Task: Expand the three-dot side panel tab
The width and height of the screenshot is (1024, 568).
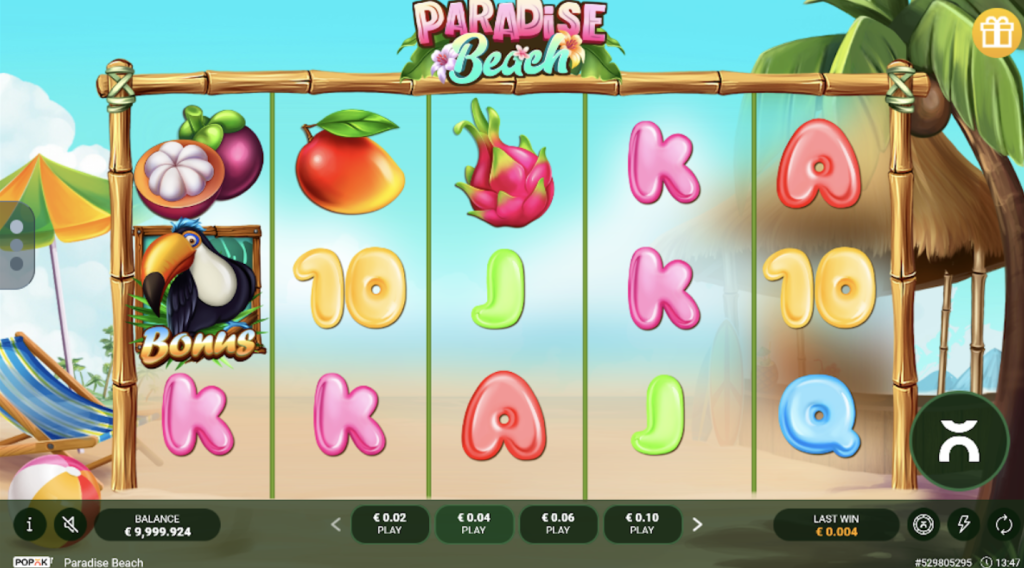Action: (x=16, y=245)
